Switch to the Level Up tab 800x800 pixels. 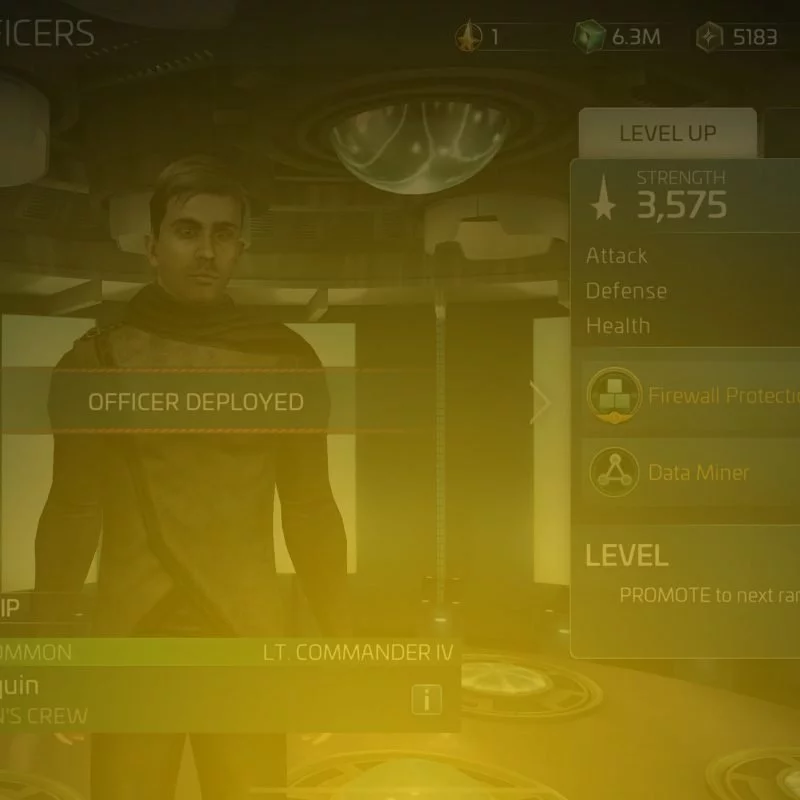pyautogui.click(x=667, y=134)
